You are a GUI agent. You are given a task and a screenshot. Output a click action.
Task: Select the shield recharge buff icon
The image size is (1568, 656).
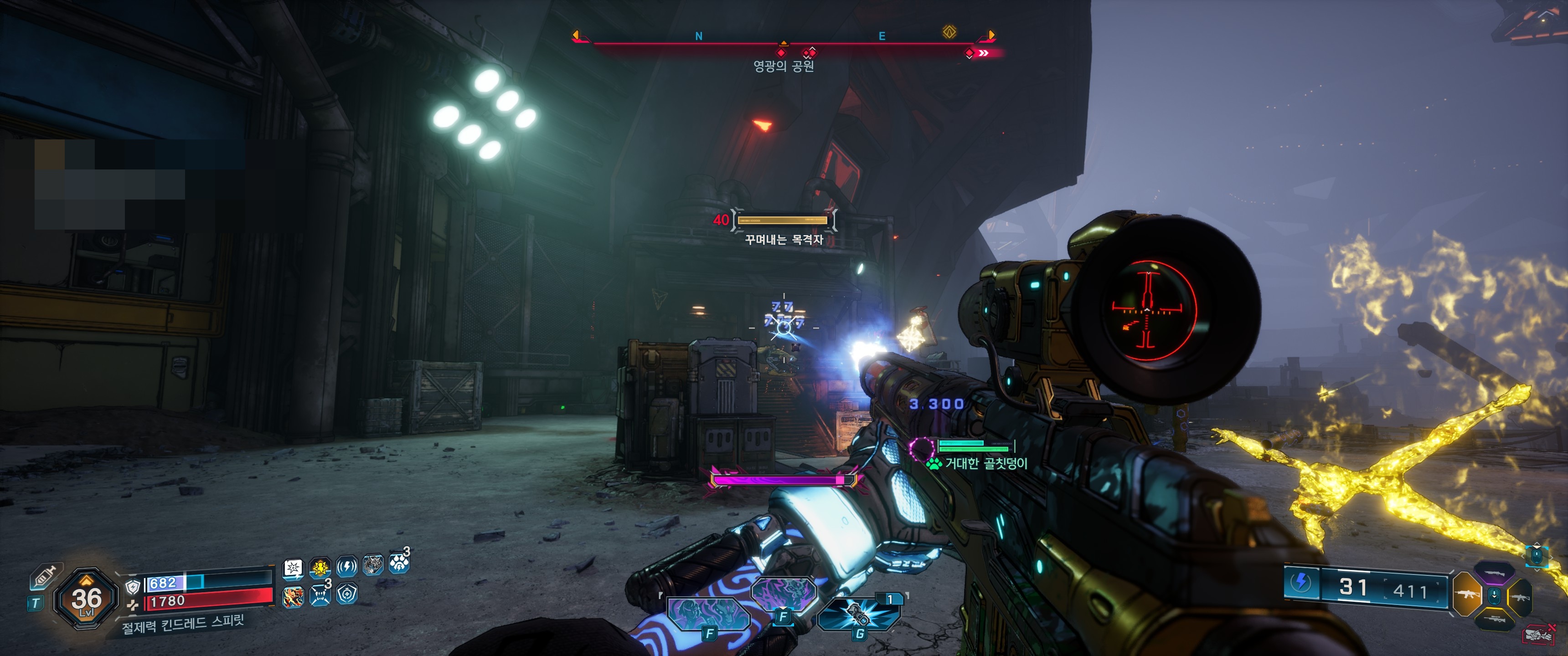coord(346,593)
